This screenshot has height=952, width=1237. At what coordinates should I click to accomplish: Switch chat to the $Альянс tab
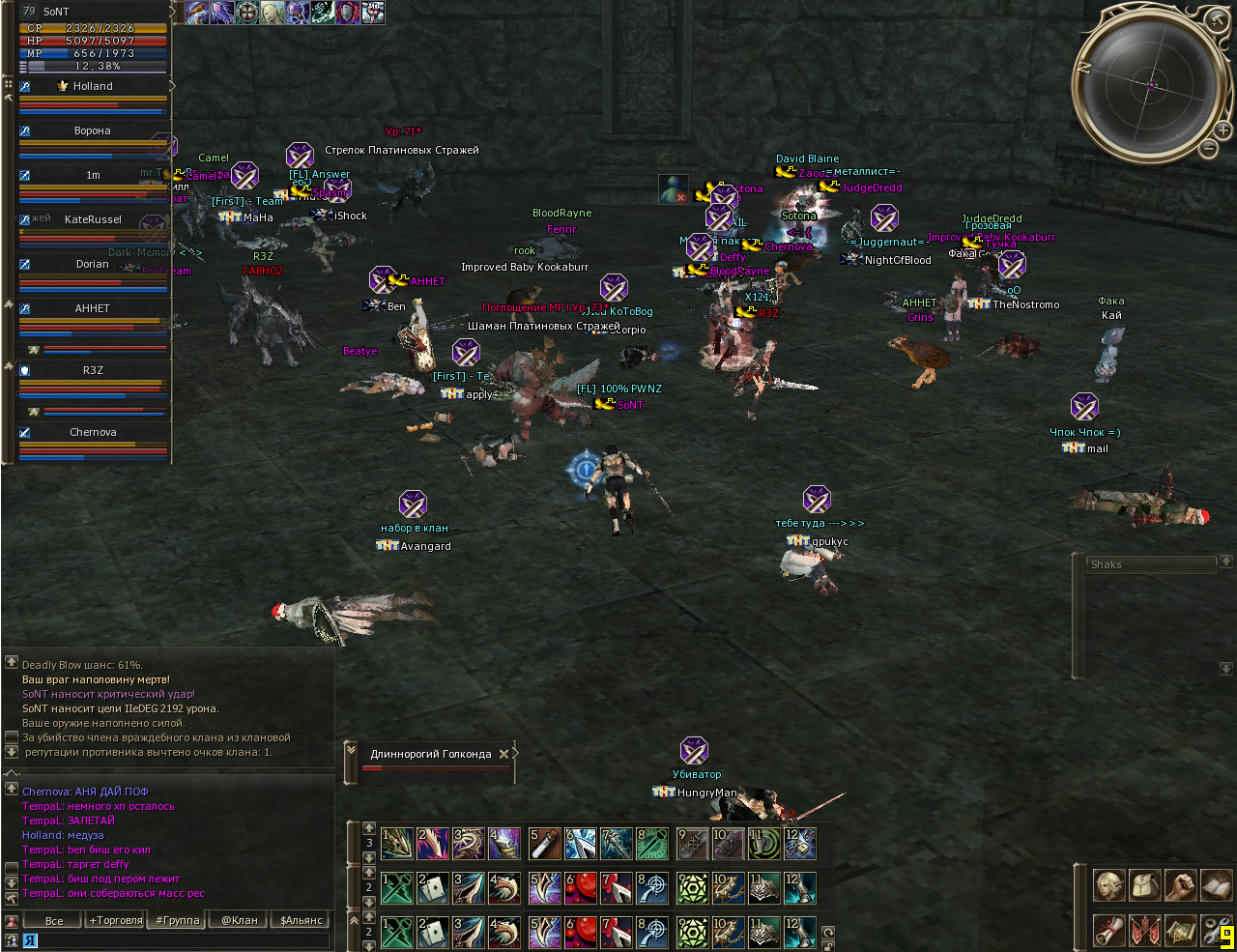pyautogui.click(x=301, y=920)
